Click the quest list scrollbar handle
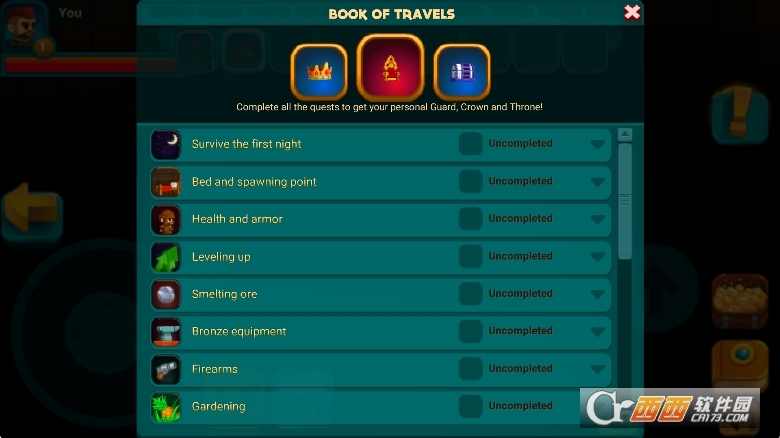Screen dimensions: 780x438 [625, 200]
